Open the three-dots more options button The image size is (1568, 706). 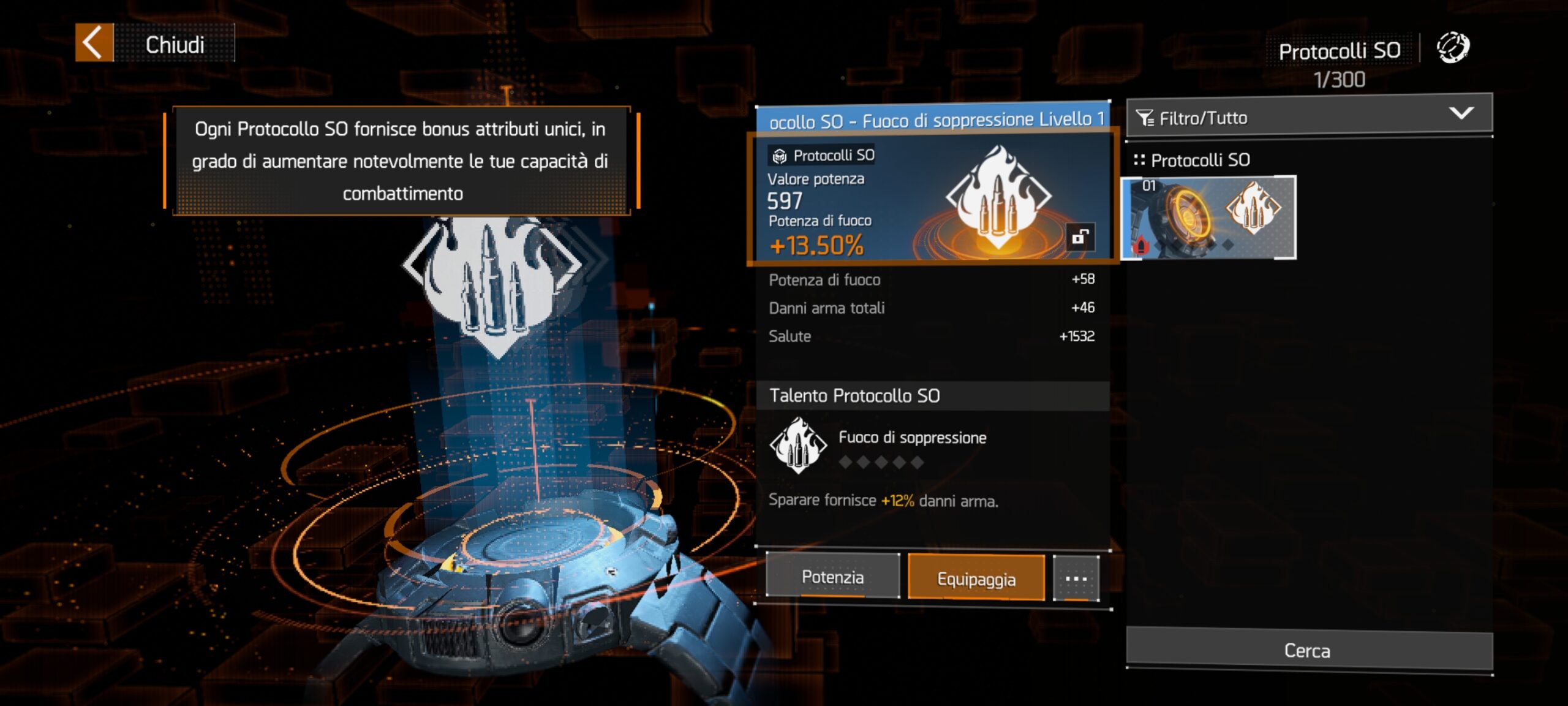(1076, 578)
